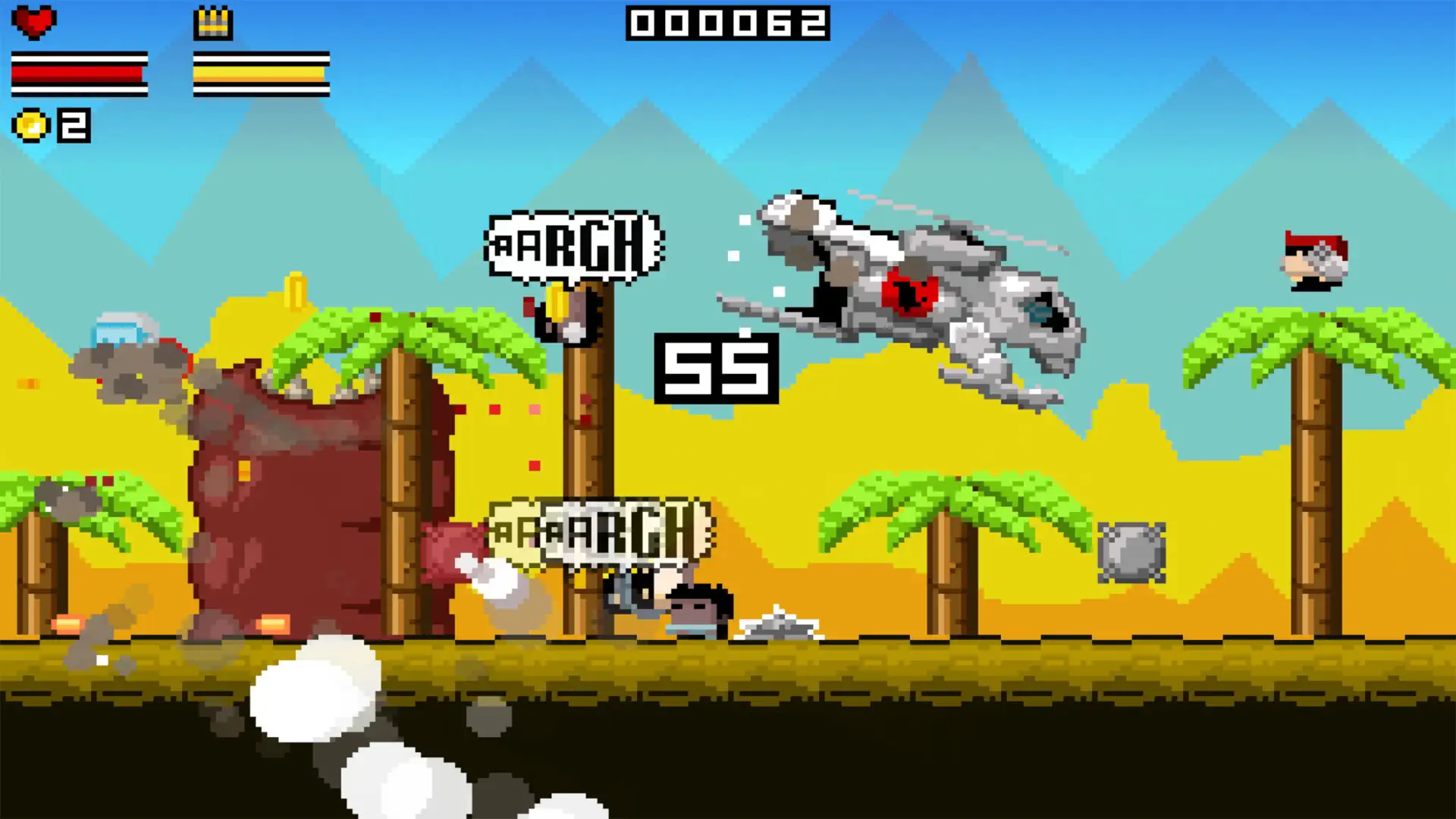Select the large 55 damage number
The image size is (1456, 819).
coord(715,368)
